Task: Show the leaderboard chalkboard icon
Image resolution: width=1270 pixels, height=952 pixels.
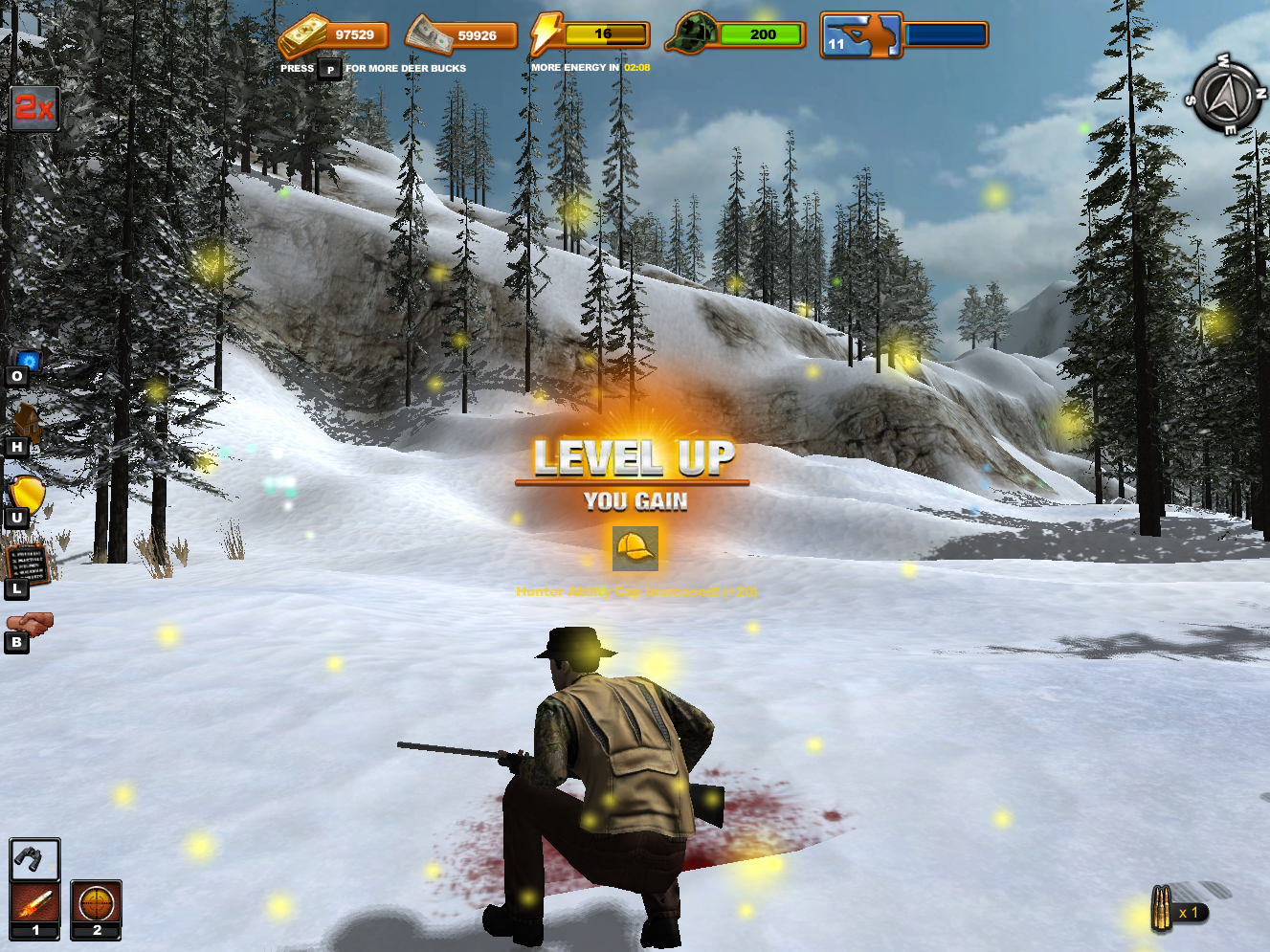Action: (27, 565)
